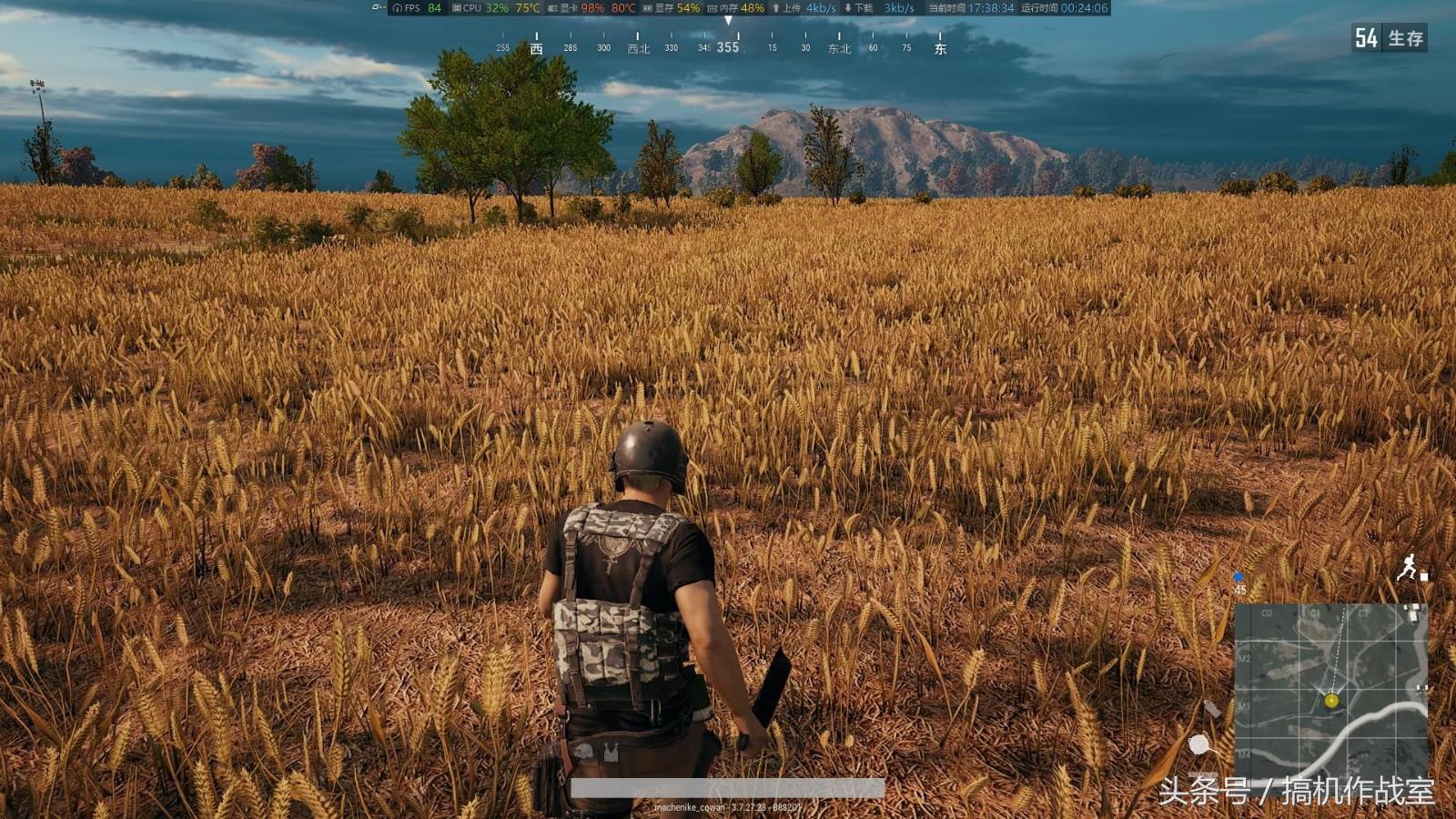Select the helmet equipment icon
This screenshot has height=819, width=1456.
click(583, 753)
